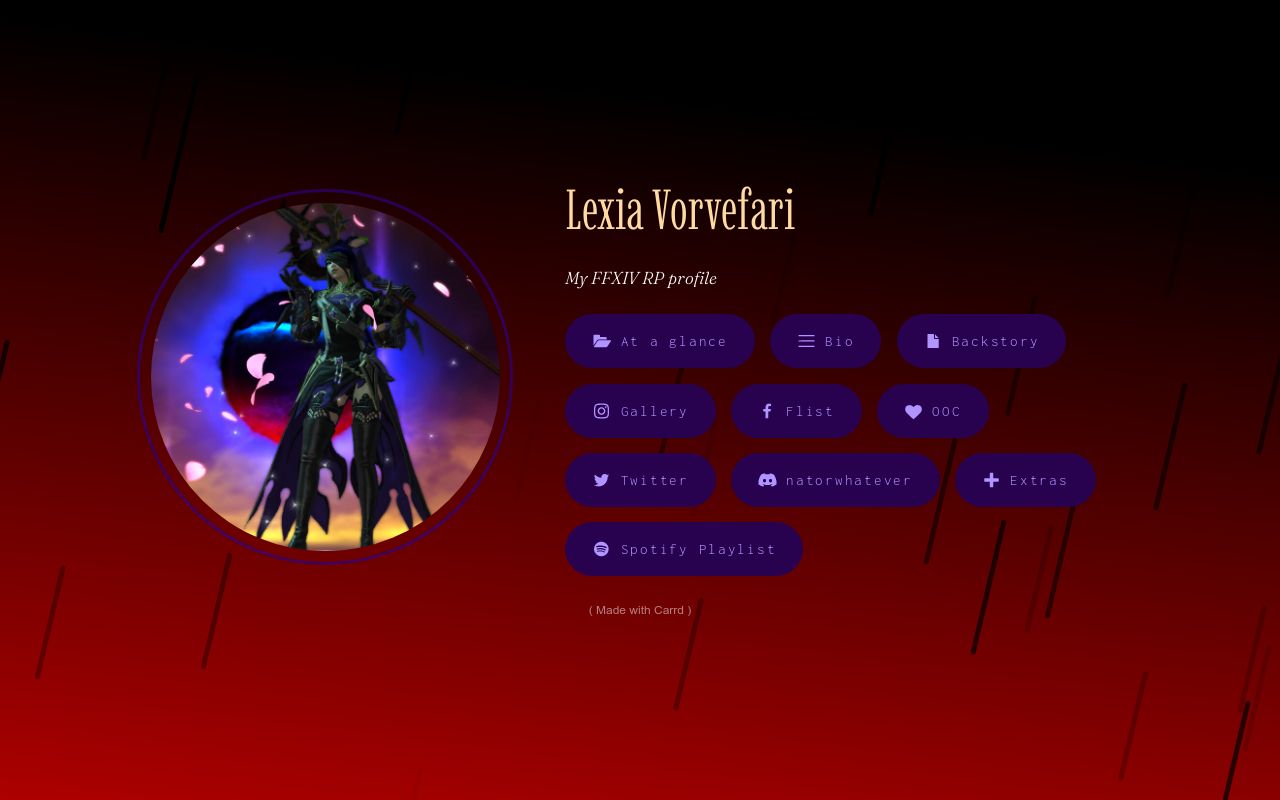Open the Bio section
Screen dimensions: 1280x800
pyautogui.click(x=825, y=341)
